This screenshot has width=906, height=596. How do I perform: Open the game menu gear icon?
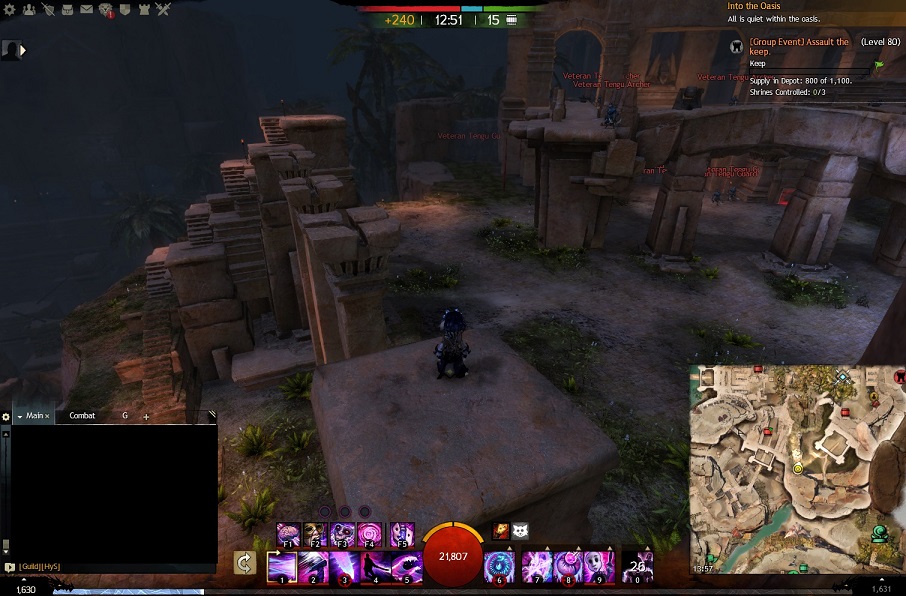[x=9, y=9]
